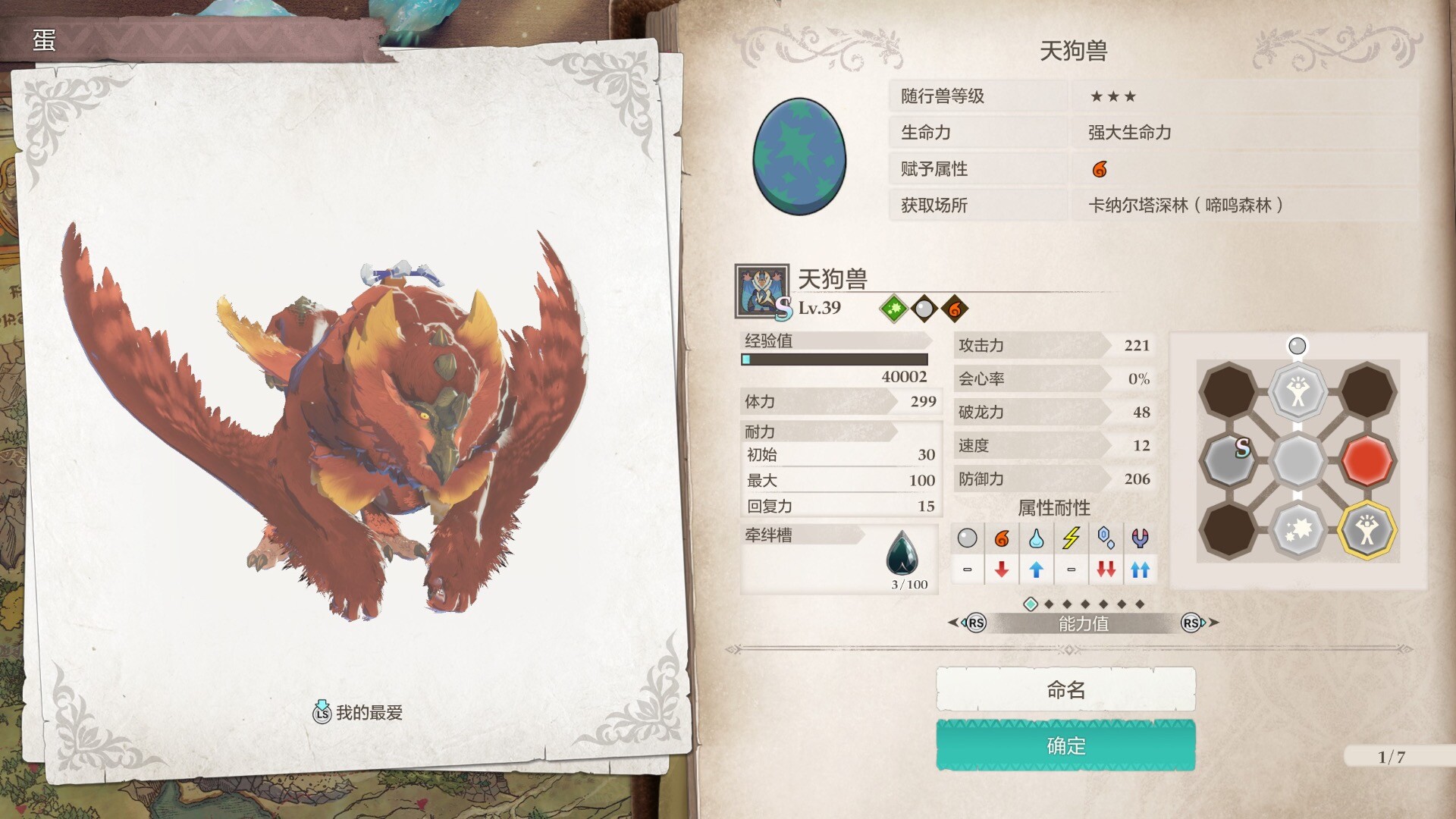Viewport: 1456px width, 819px height.
Task: Open the 命名 naming option
Action: (1065, 689)
